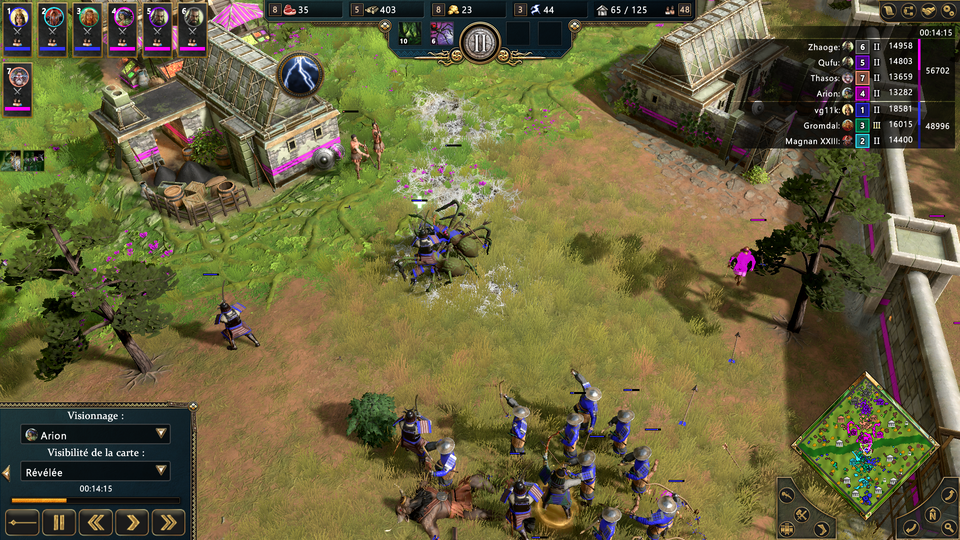Image resolution: width=960 pixels, height=540 pixels.
Task: Click the spider god power icon
Action: point(441,33)
